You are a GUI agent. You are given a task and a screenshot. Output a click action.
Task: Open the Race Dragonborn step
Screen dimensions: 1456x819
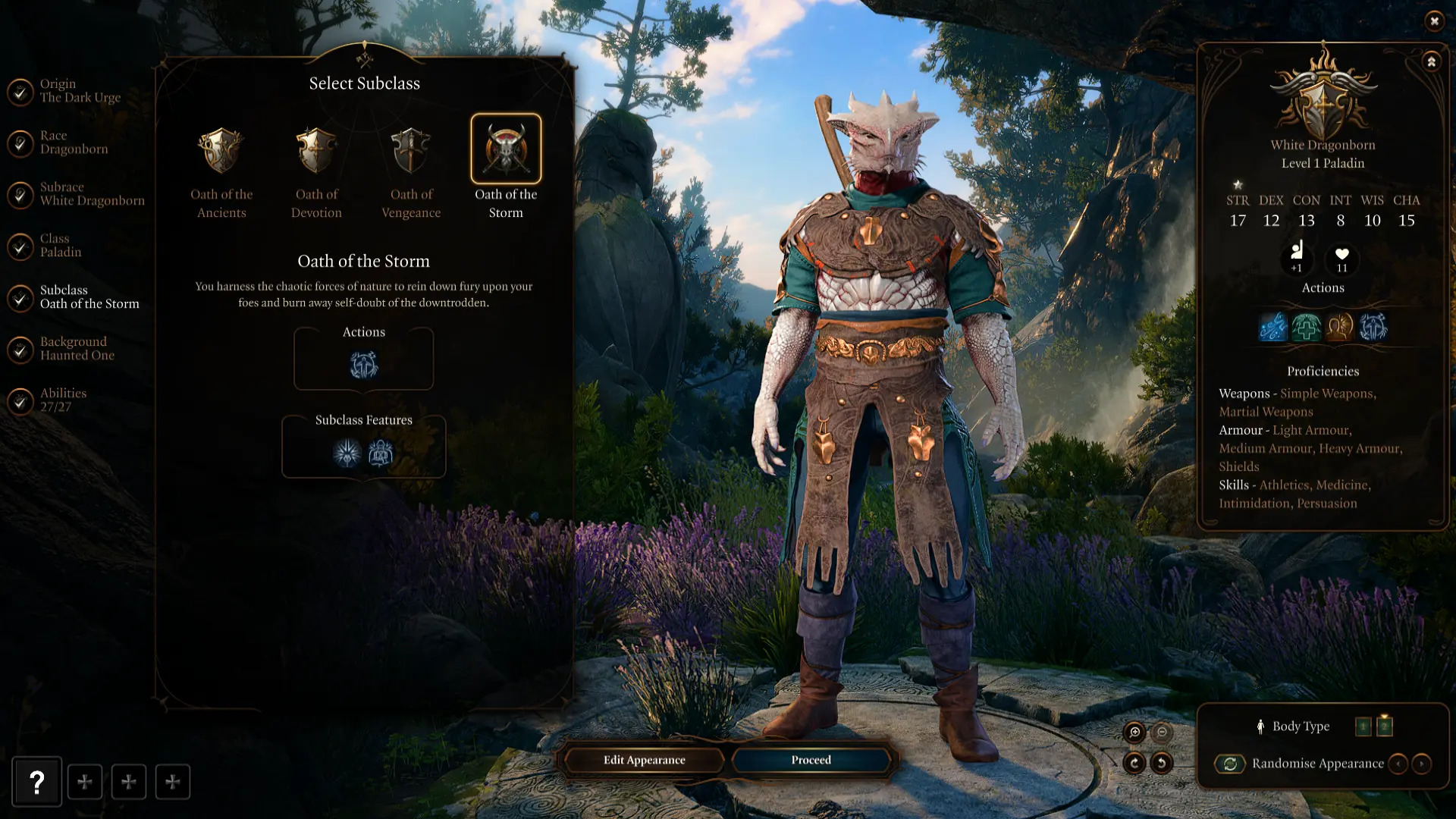74,143
